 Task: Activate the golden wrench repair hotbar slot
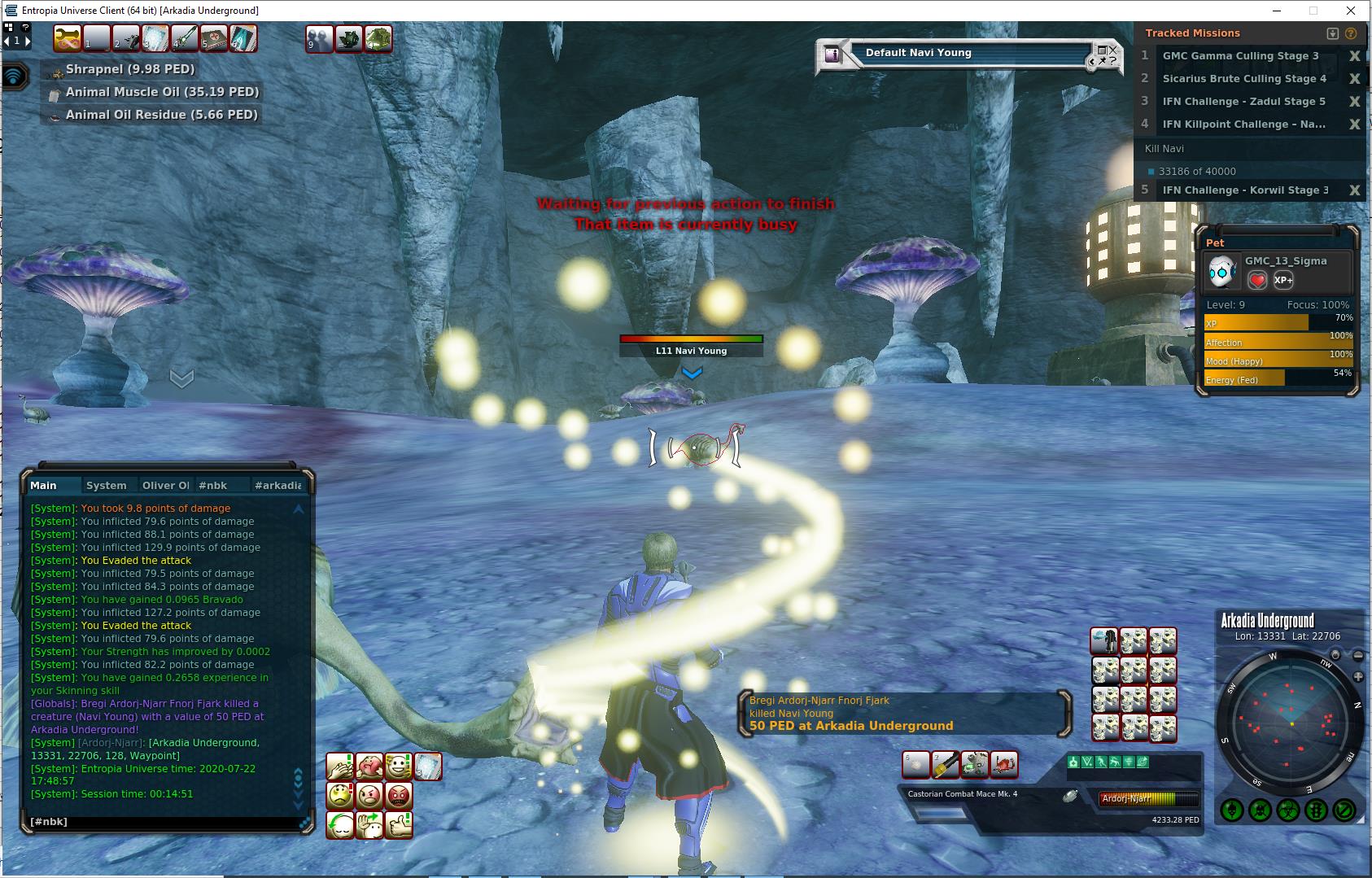[68, 38]
